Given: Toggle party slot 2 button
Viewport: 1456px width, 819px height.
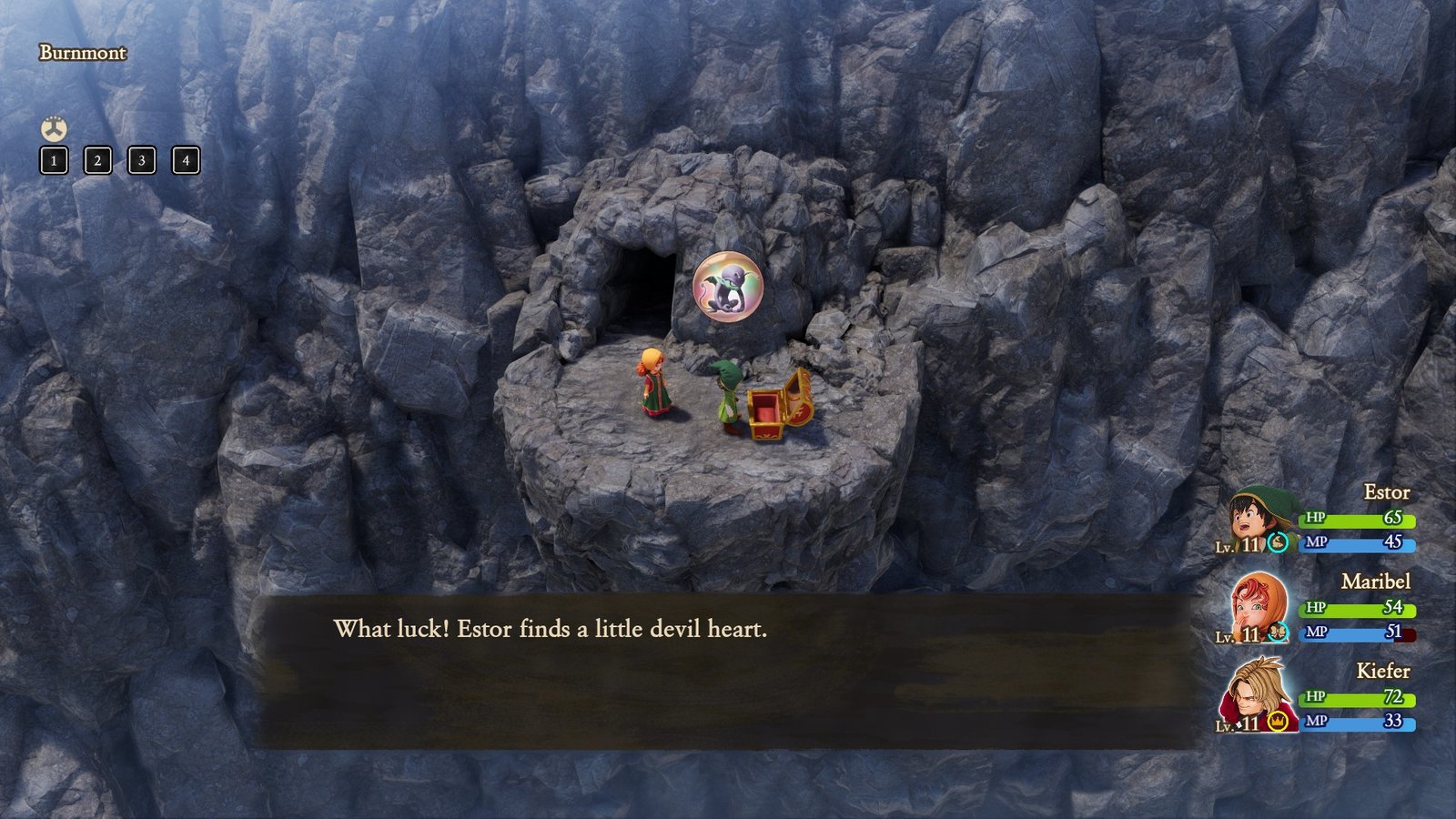Looking at the screenshot, I should 96,160.
